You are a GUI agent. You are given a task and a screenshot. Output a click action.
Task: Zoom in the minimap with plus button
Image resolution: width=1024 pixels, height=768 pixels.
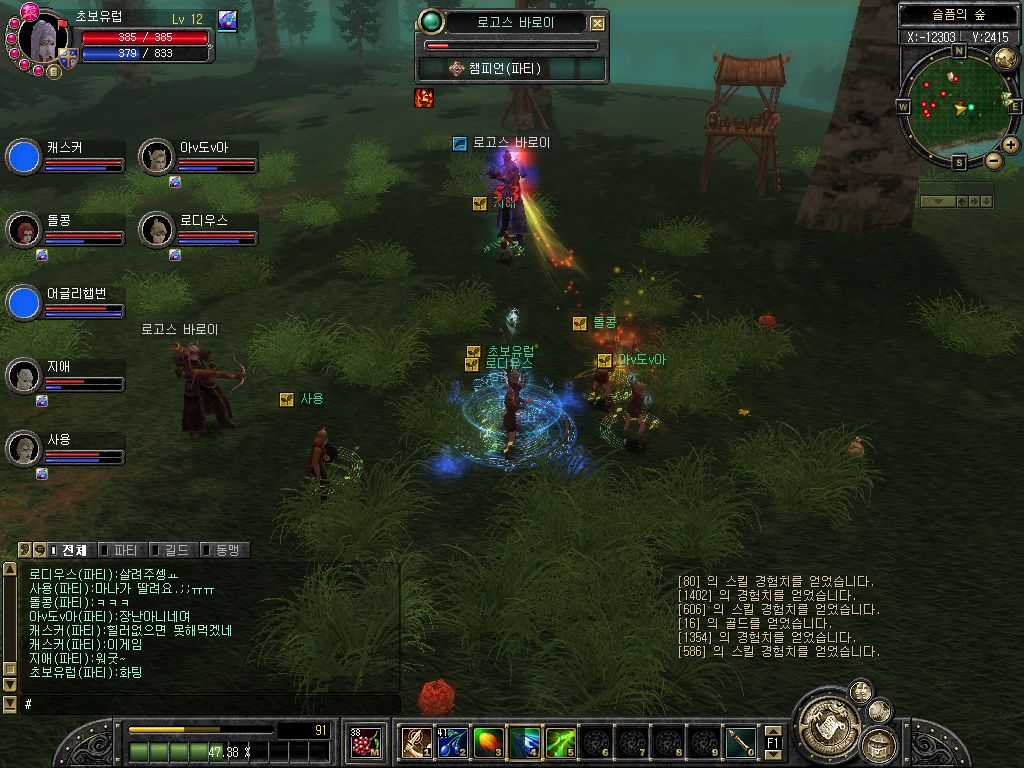[x=1011, y=144]
